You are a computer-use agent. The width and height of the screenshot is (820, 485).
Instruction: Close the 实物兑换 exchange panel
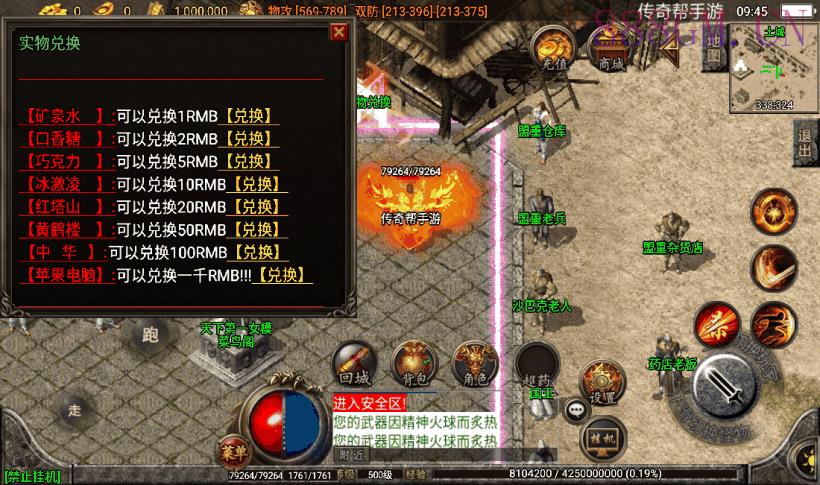point(339,32)
